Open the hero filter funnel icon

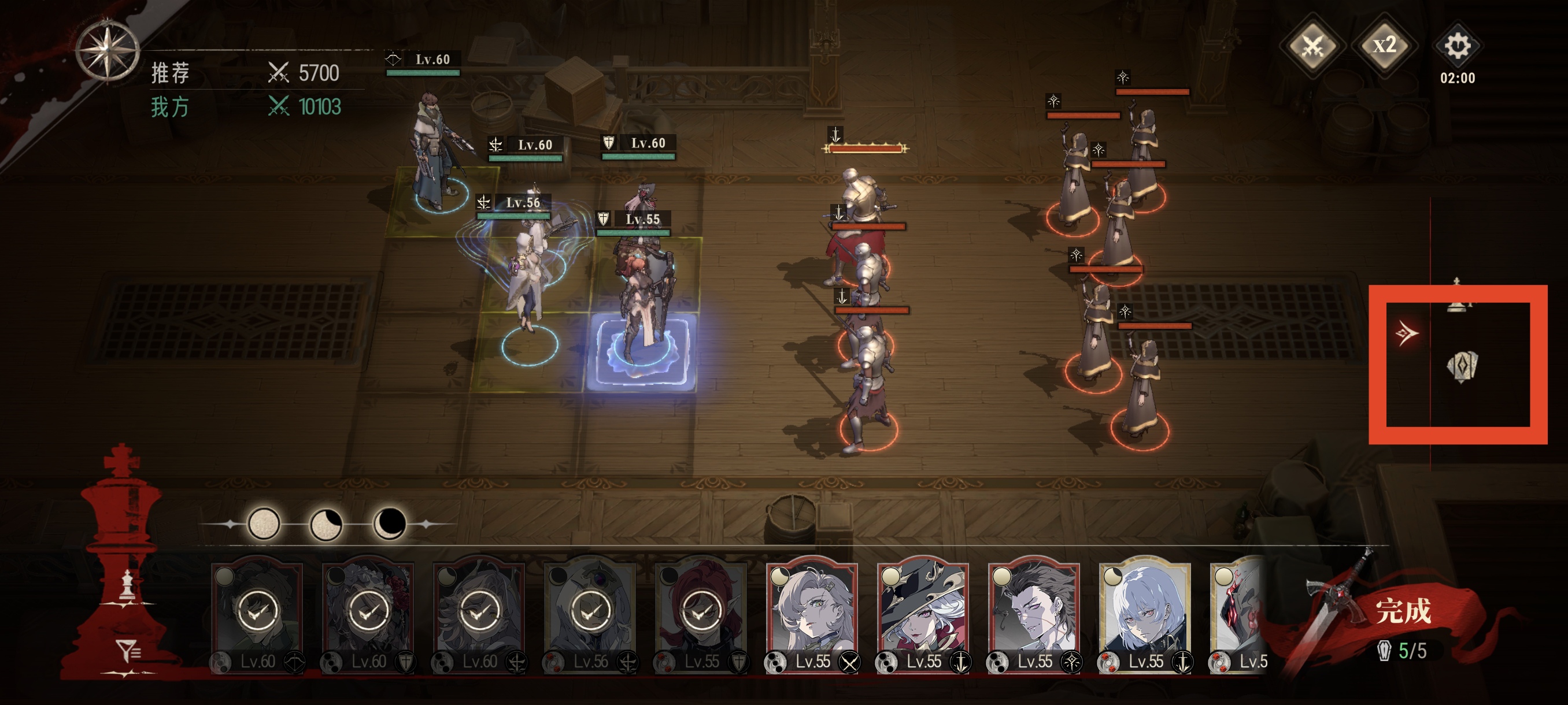[x=128, y=651]
